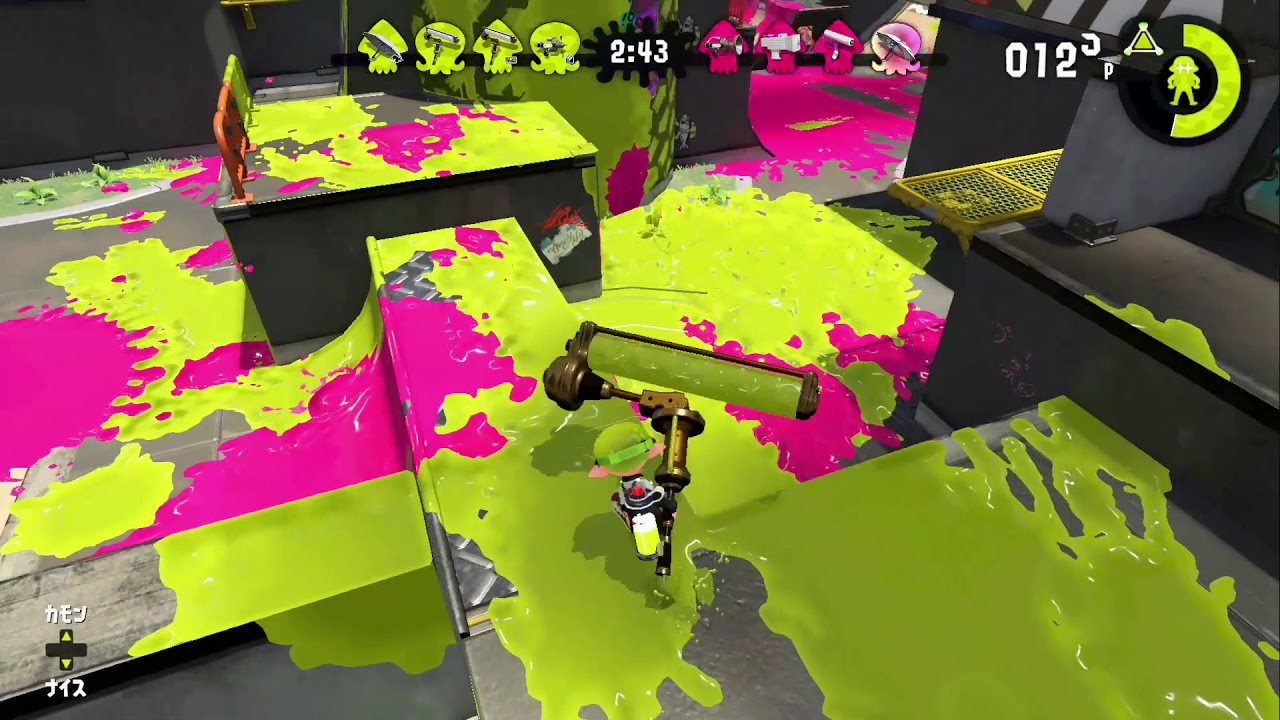
Task: Click the small 'p' label beside the score
Action: tap(1108, 68)
